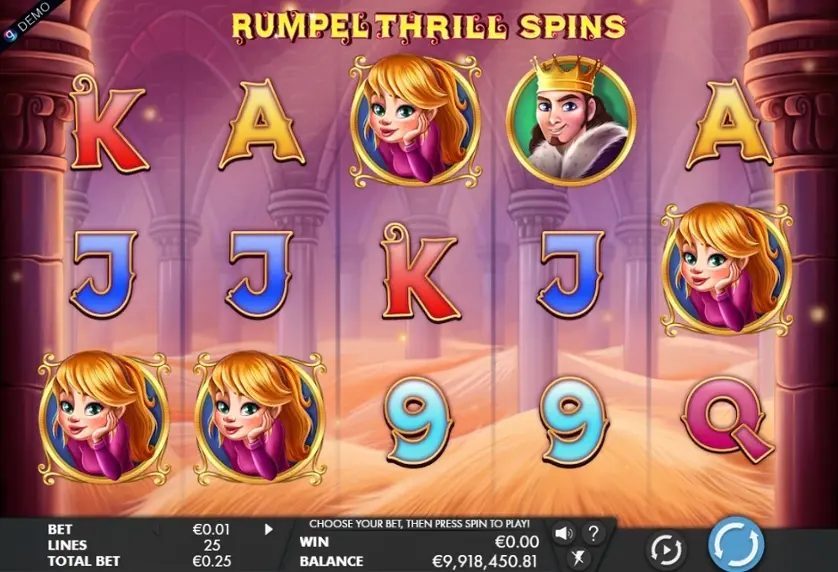Toggle the sound speaker icon

point(564,533)
